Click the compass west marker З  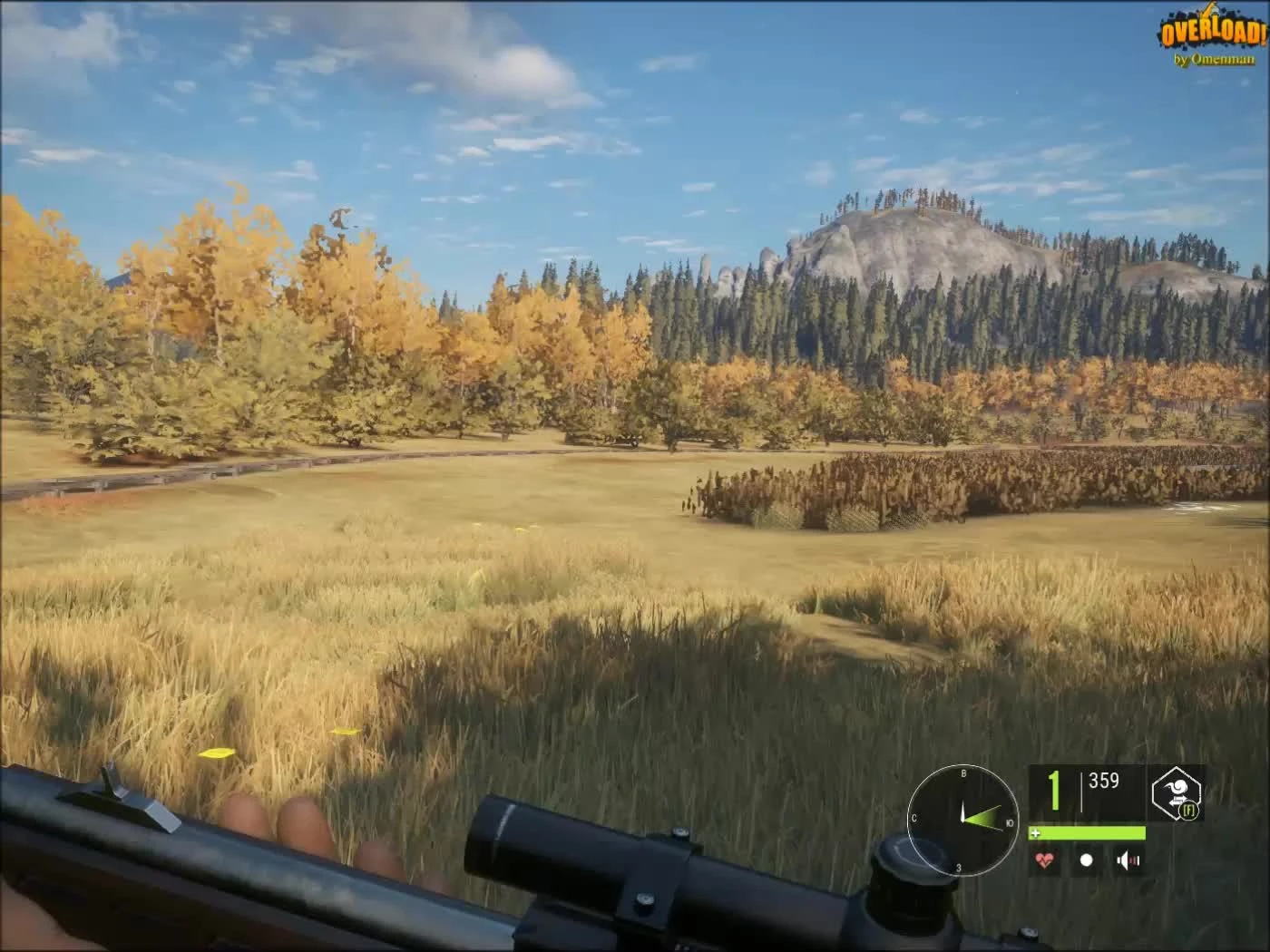coord(958,868)
